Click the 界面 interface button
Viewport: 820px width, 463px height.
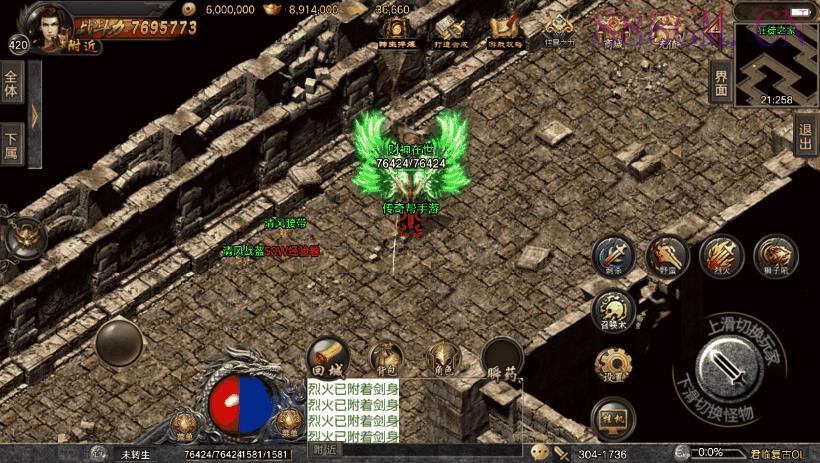[x=721, y=81]
